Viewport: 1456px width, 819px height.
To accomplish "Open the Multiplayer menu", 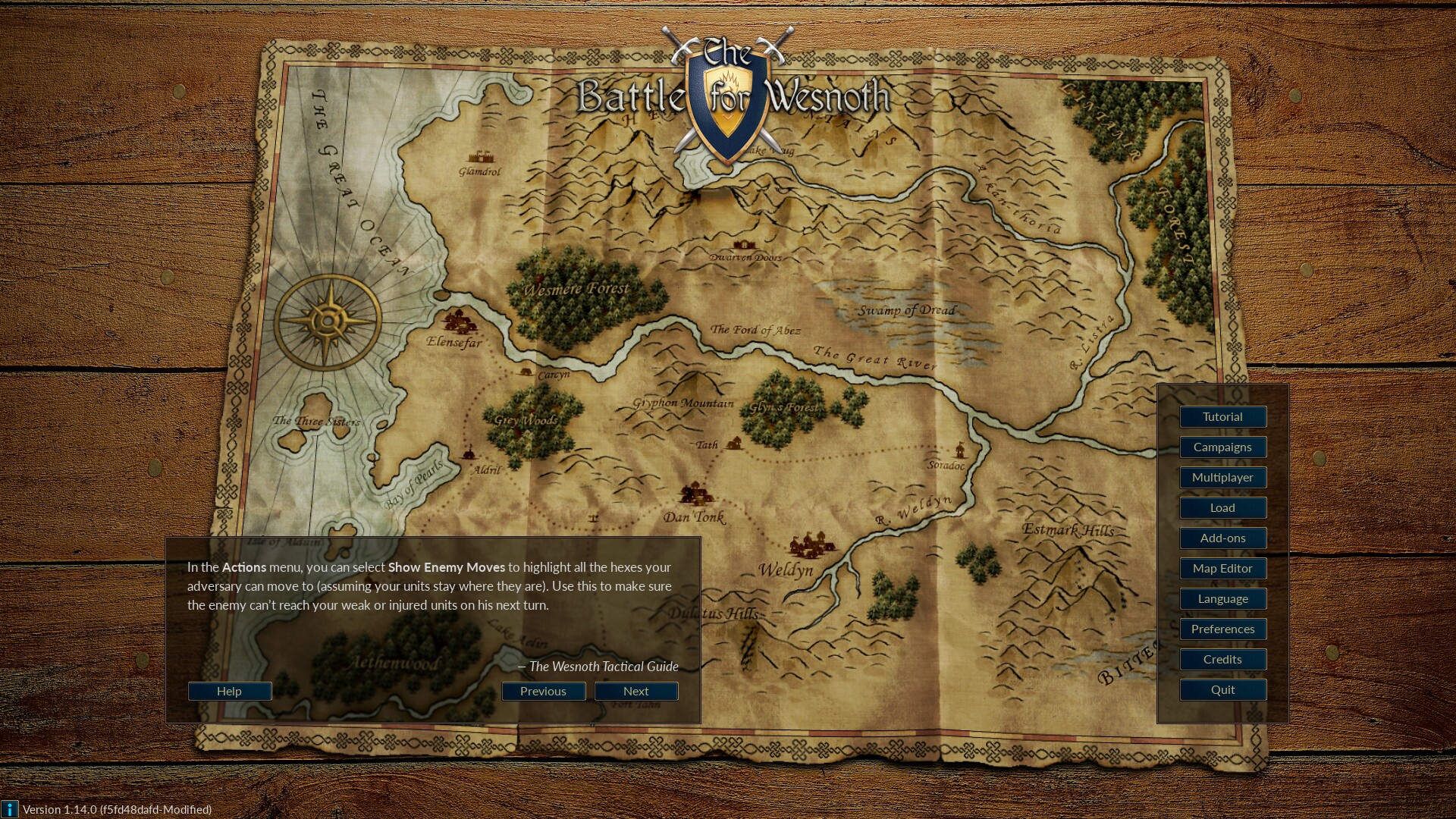I will (x=1222, y=477).
